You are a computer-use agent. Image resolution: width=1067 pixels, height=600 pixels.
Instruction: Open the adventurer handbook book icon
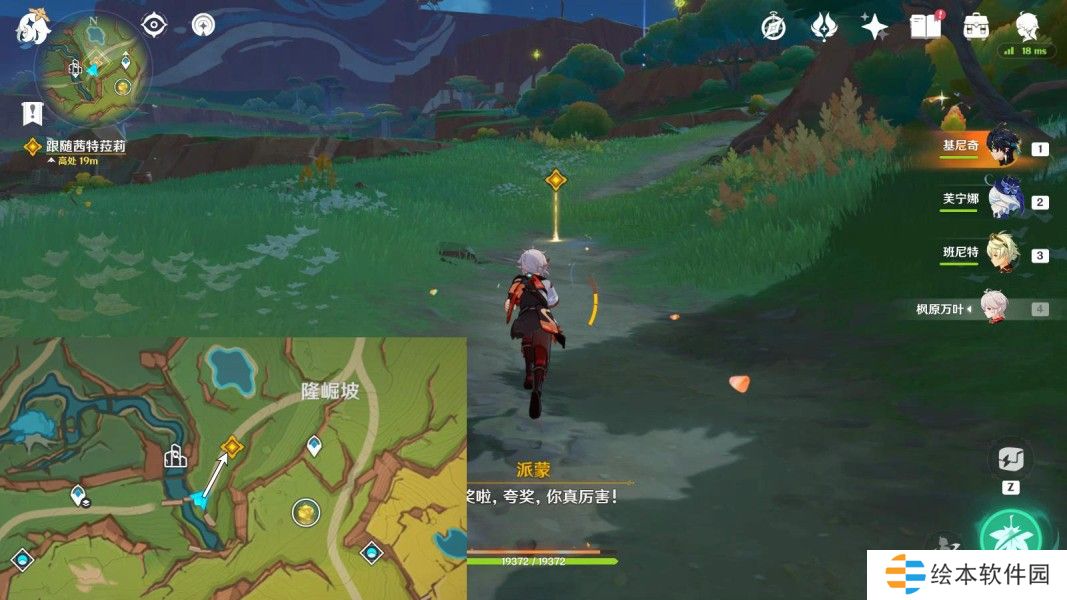925,27
